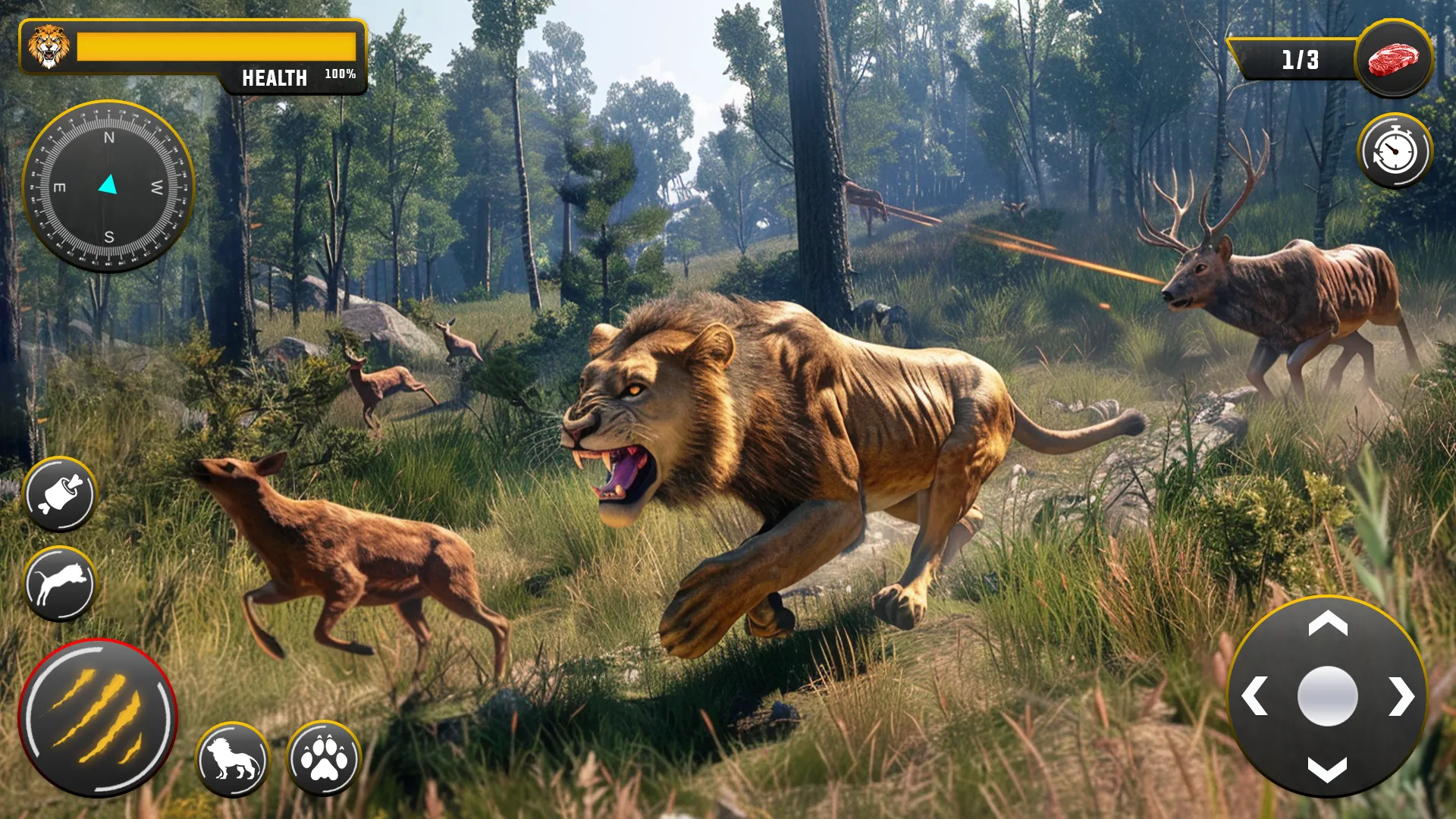Tap the compass to reorient direction
The image size is (1456, 819).
tap(110, 184)
